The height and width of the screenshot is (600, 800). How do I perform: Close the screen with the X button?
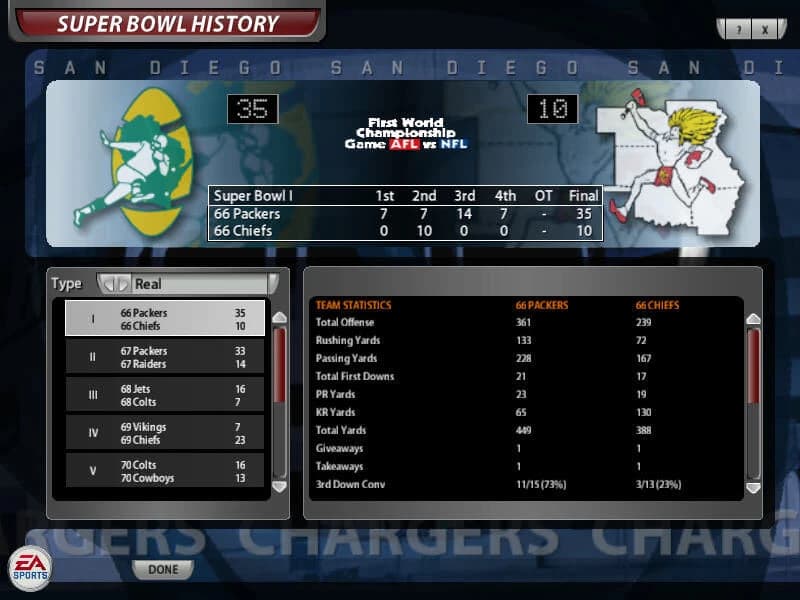click(x=765, y=30)
